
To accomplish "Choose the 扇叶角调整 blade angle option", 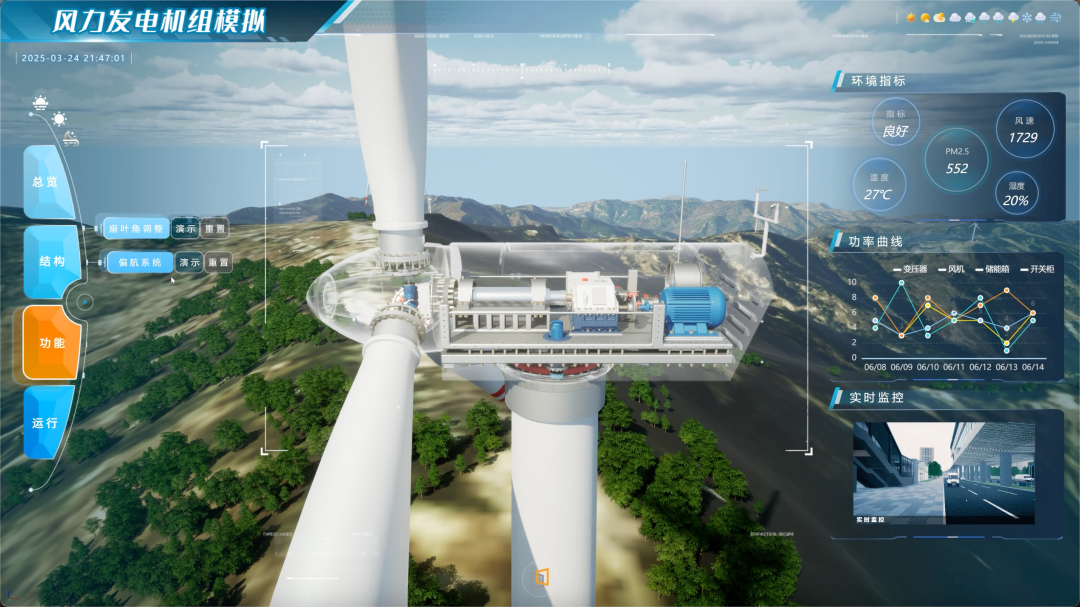I will pyautogui.click(x=134, y=228).
